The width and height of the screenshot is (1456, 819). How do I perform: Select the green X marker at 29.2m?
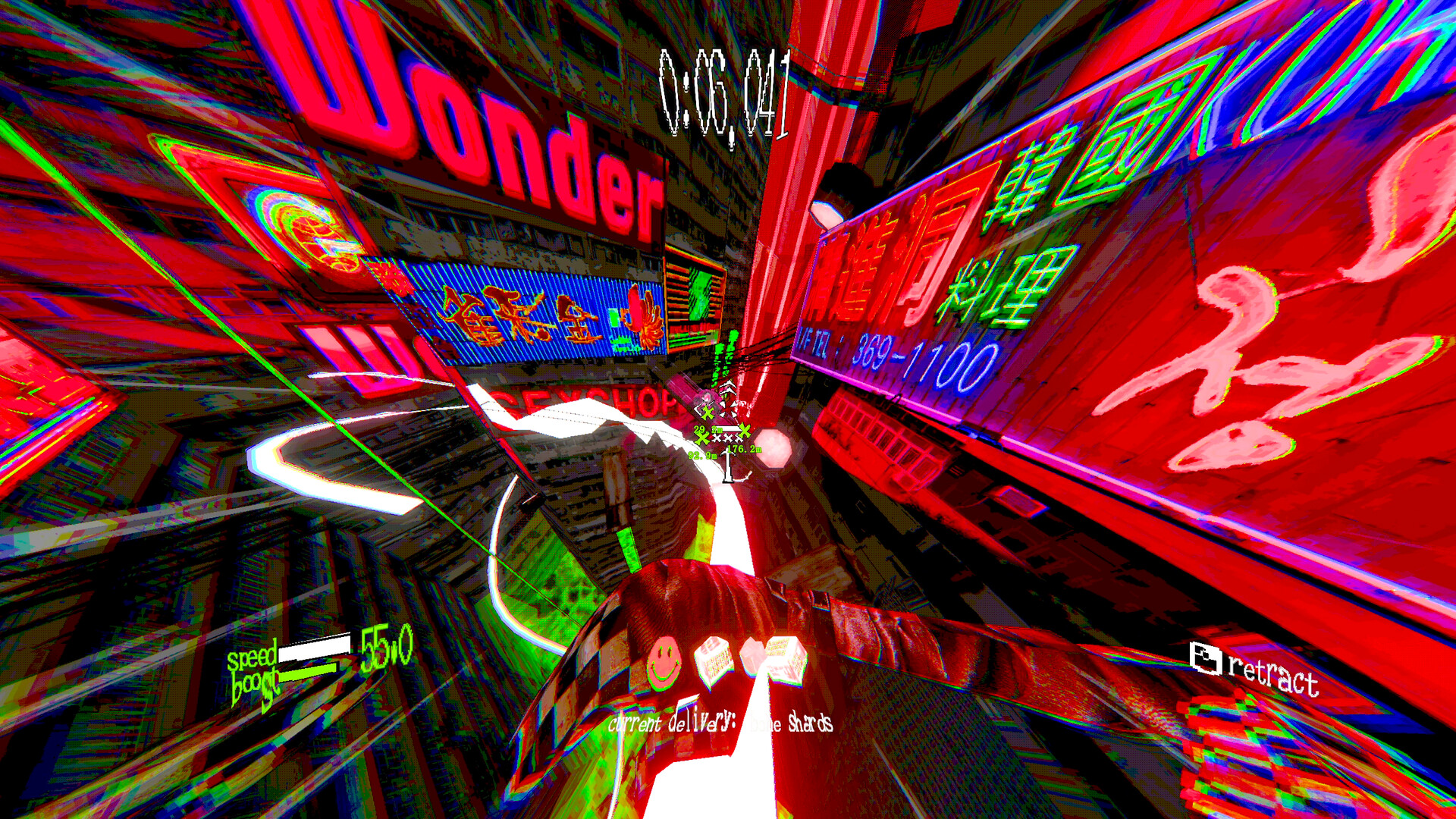(x=708, y=412)
